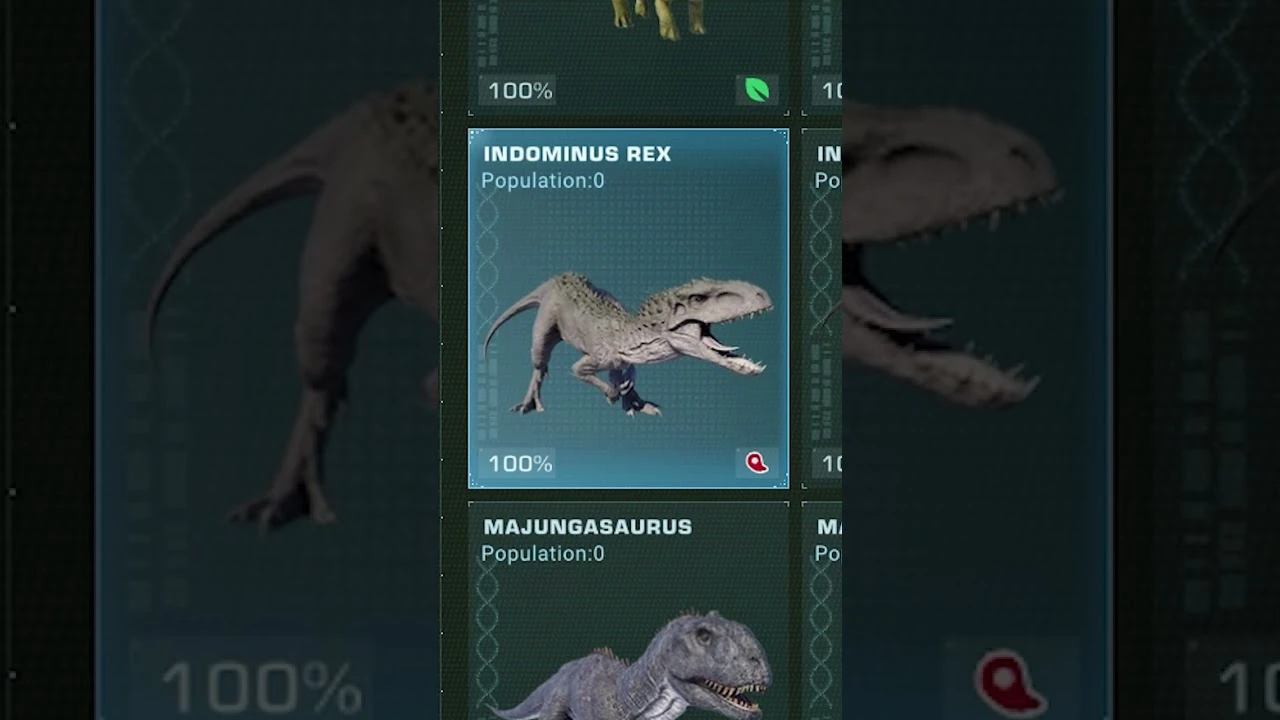Screen dimensions: 1280x720
Task: Click the 100% genome completion indicator on Indominus Rex
Action: pos(518,463)
